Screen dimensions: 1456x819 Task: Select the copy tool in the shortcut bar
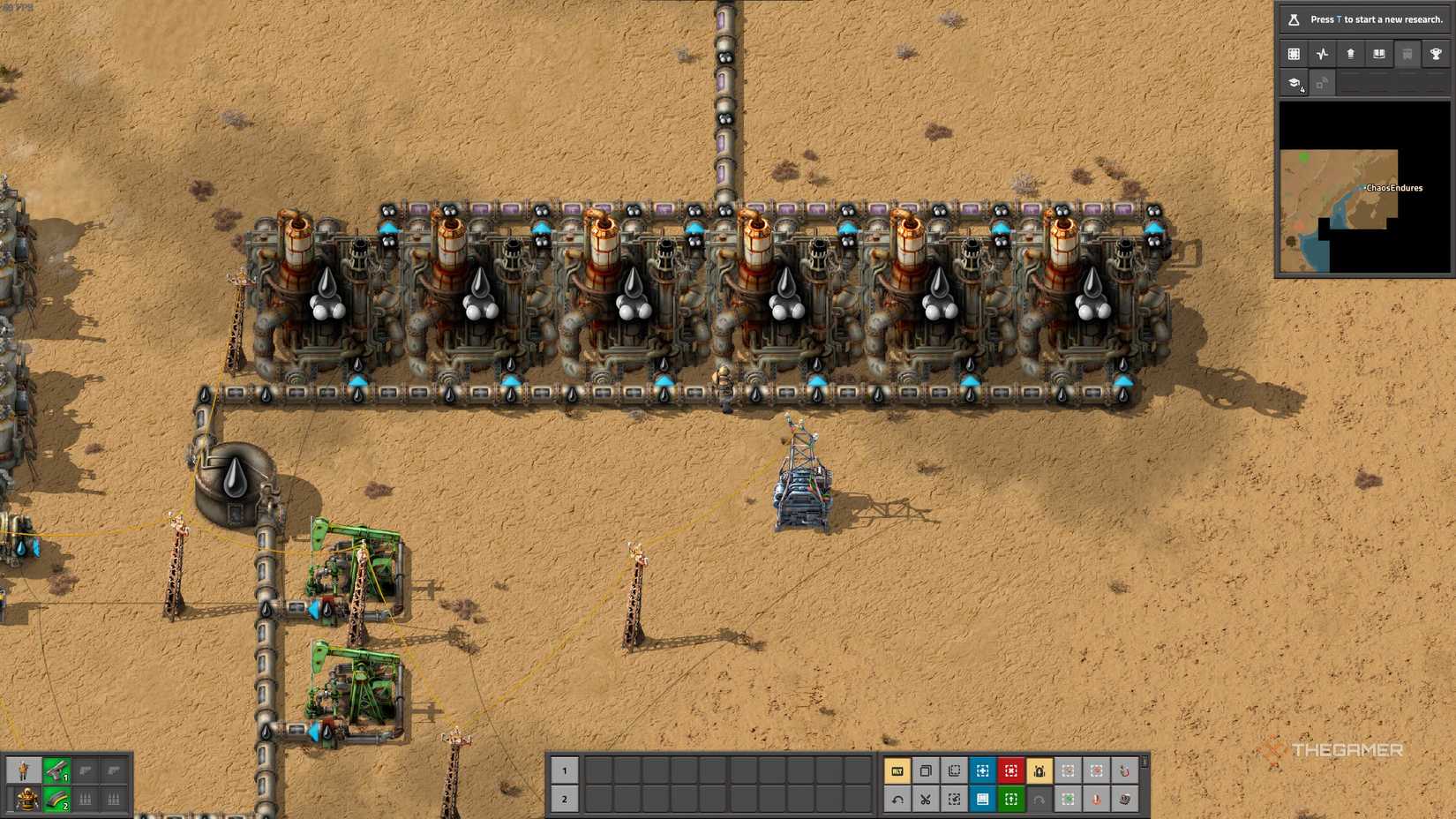tap(925, 771)
